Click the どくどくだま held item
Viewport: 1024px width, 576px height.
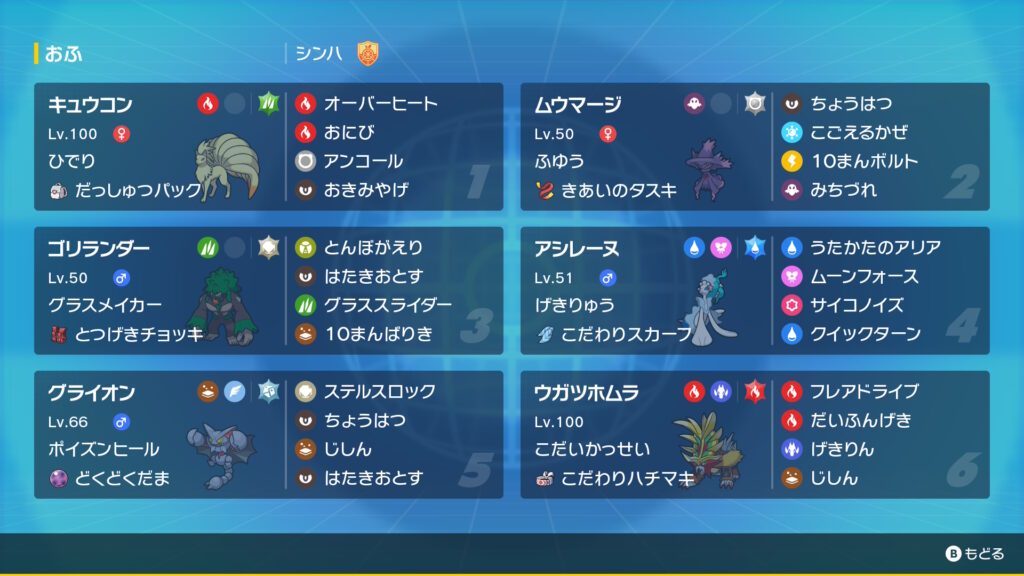(x=110, y=478)
